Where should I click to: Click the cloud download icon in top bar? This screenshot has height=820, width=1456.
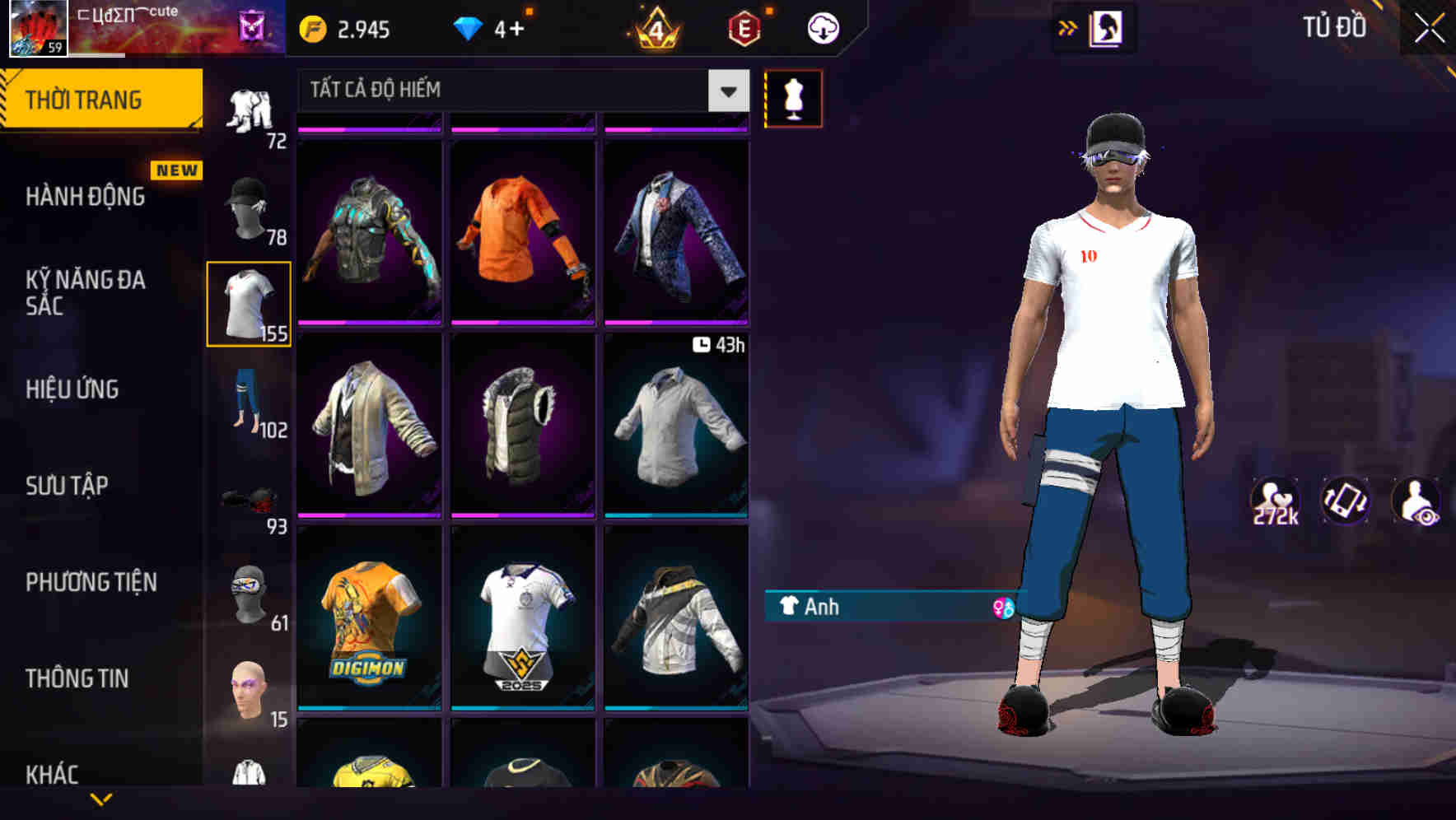coord(821,27)
